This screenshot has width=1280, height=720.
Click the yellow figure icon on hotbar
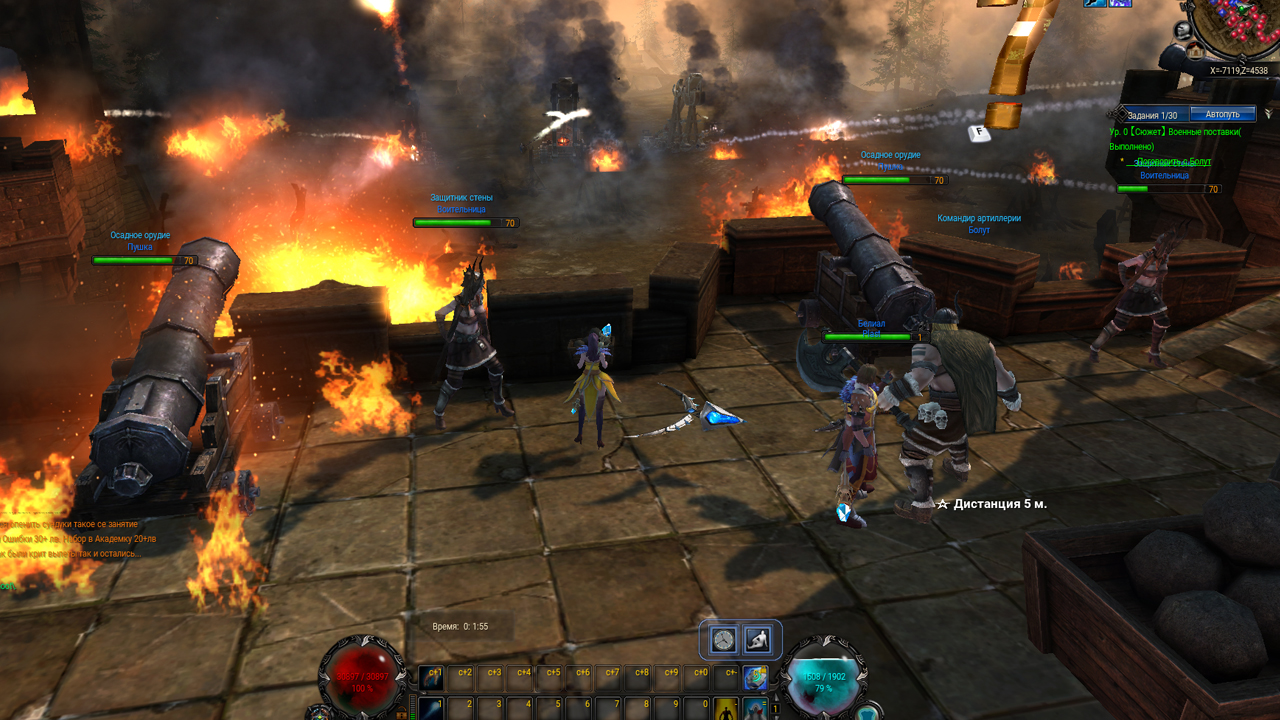(726, 709)
